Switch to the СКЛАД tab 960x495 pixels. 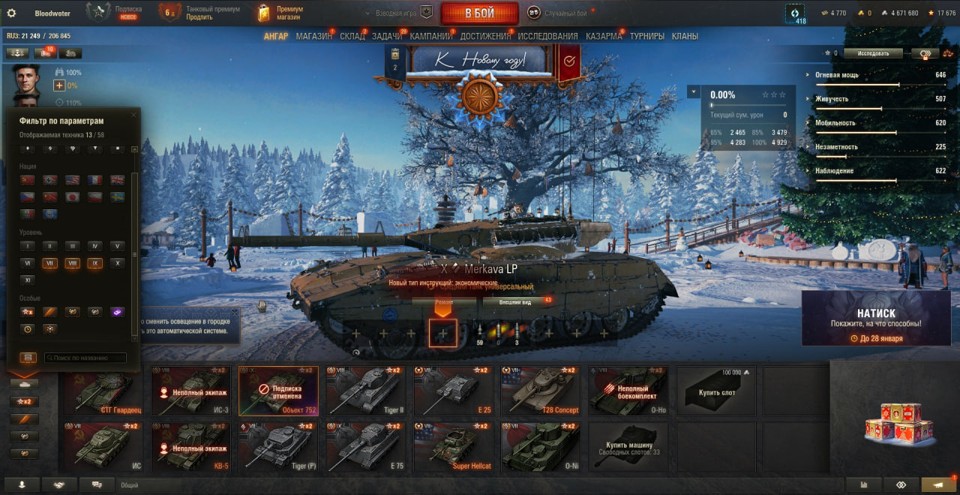352,36
